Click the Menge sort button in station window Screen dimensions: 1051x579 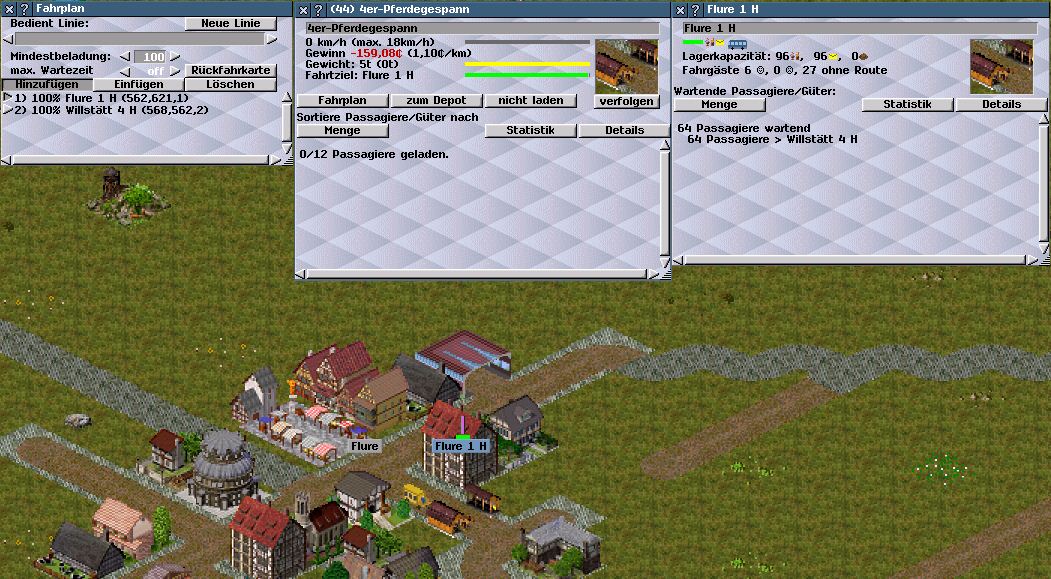[x=719, y=104]
